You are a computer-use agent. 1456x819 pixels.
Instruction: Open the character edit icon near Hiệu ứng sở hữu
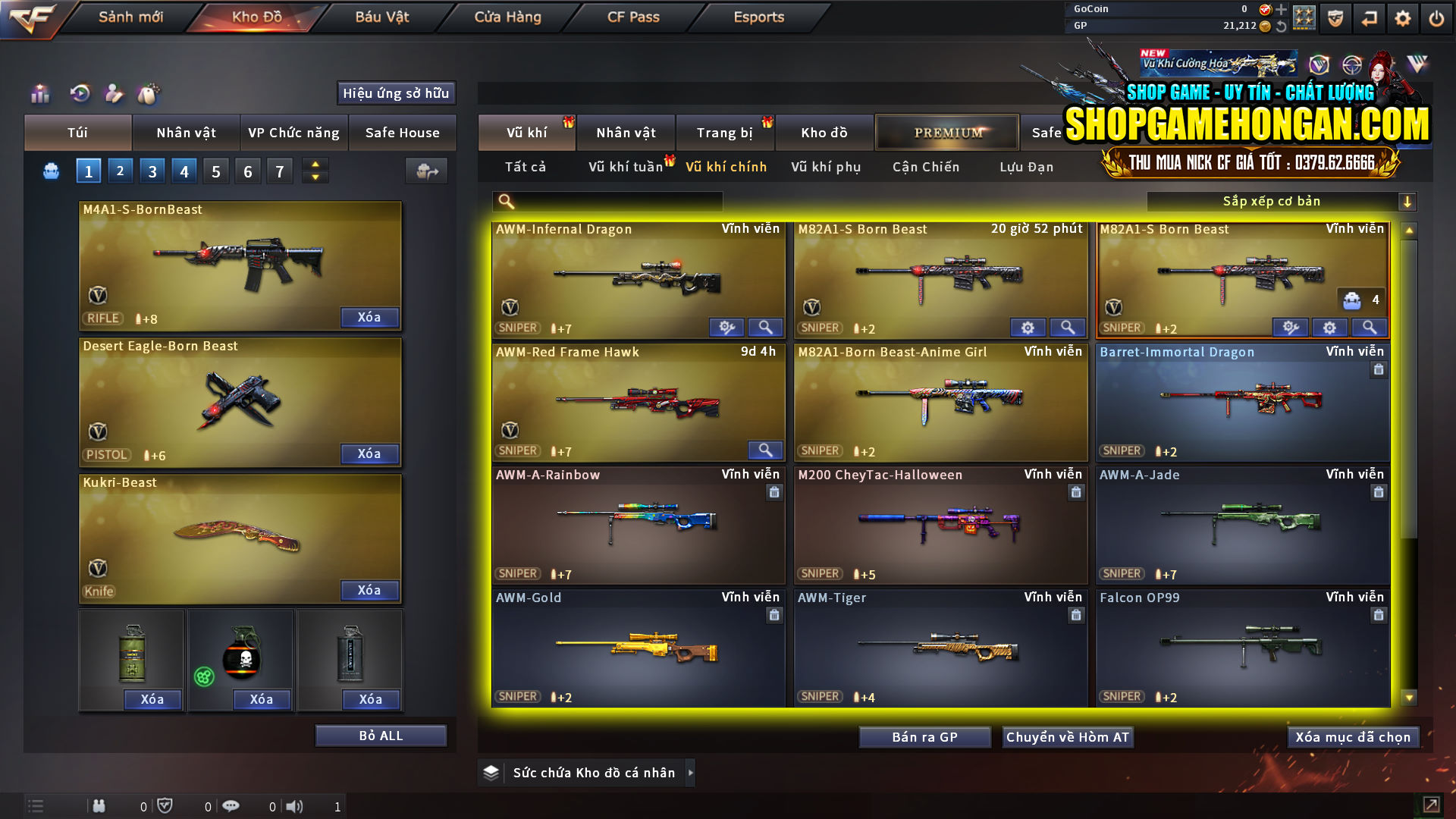pos(114,93)
